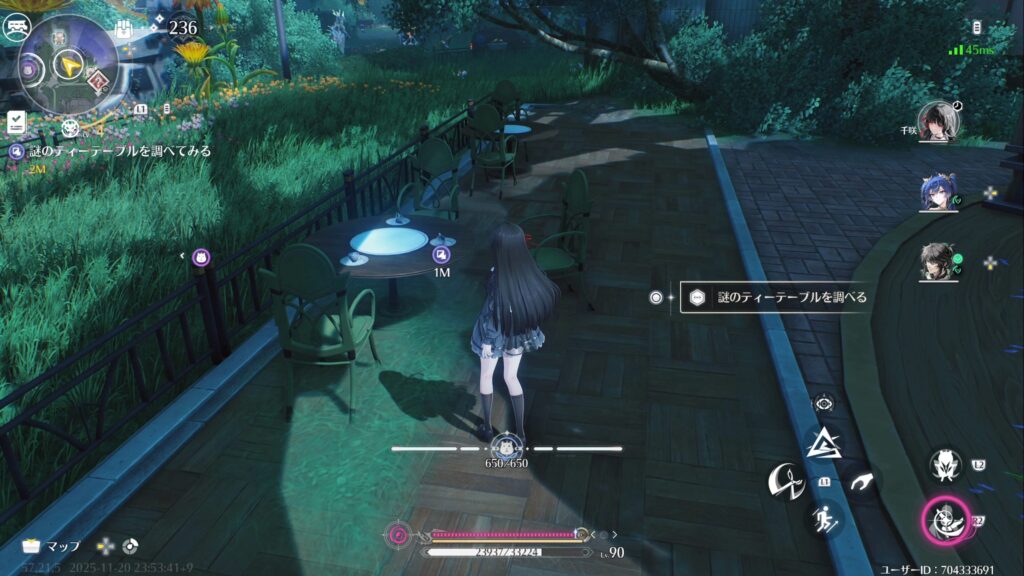
Task: Click the red diamond marker on the minimap
Action: click(99, 80)
